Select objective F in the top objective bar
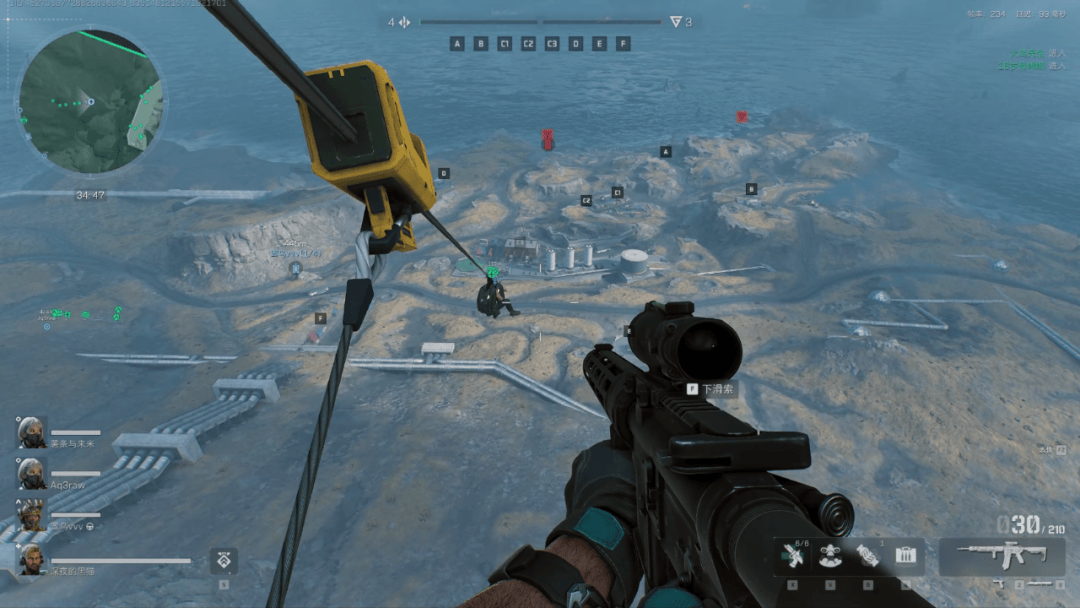1080x608 pixels. 623,44
